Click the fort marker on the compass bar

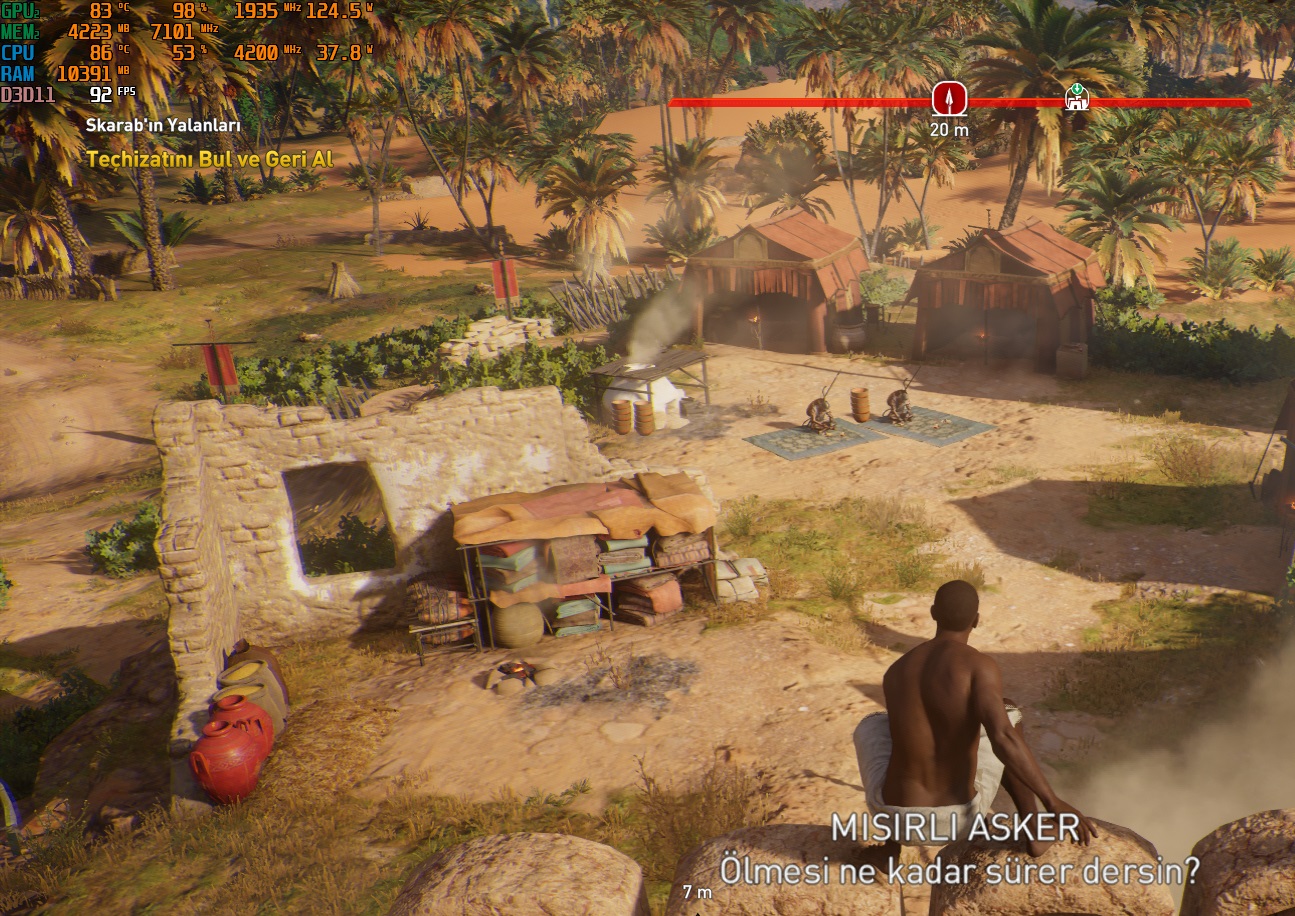pos(1076,98)
